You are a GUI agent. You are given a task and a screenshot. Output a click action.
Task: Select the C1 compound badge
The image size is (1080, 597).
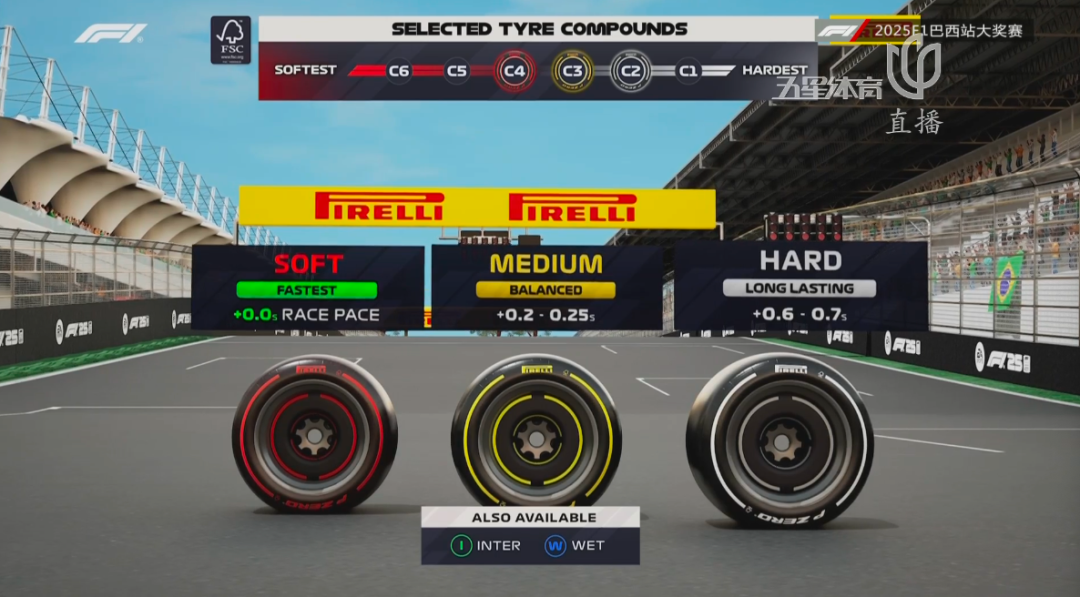688,71
